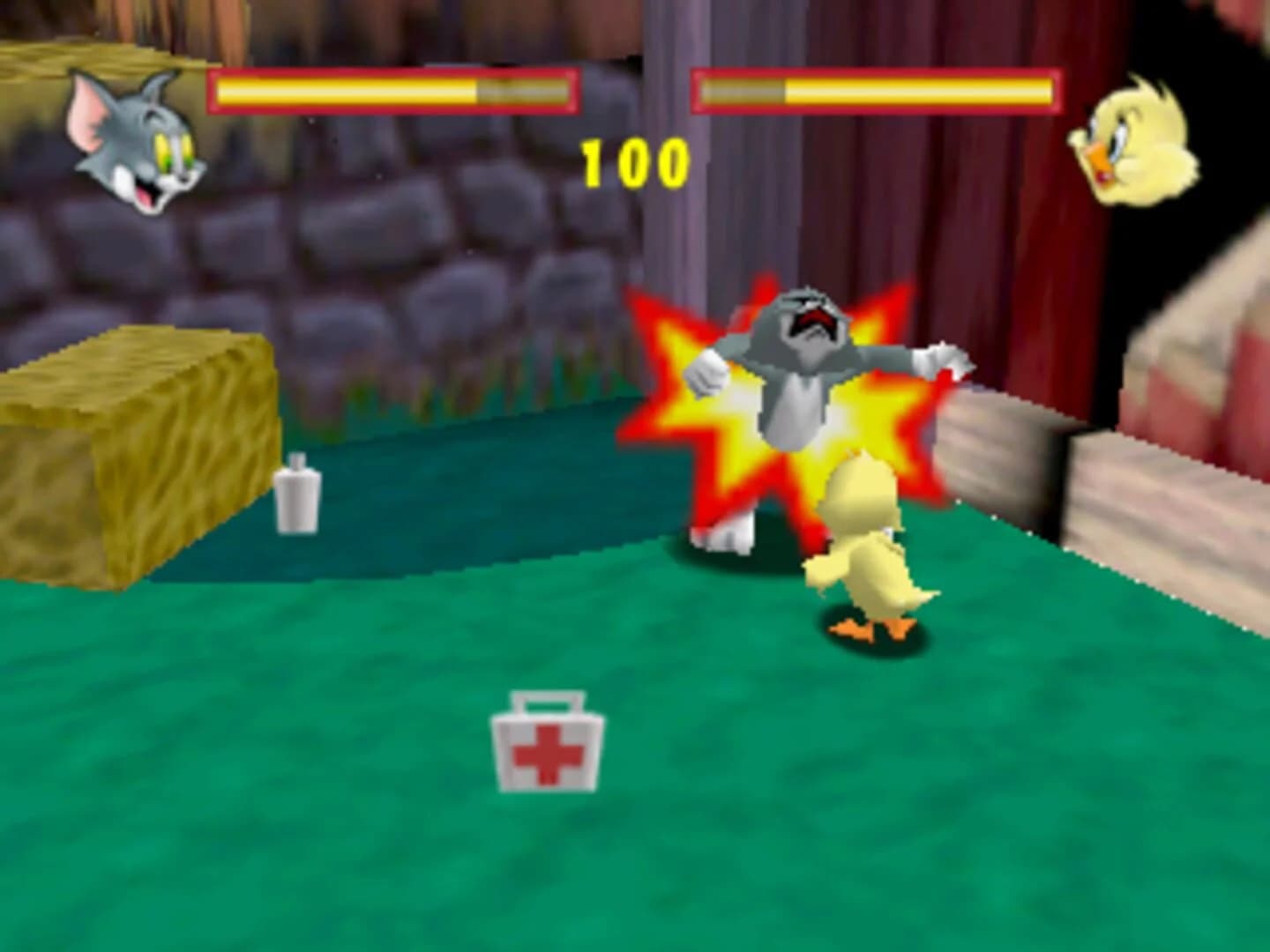
Task: Click the red cross on the medkit
Action: [547, 754]
